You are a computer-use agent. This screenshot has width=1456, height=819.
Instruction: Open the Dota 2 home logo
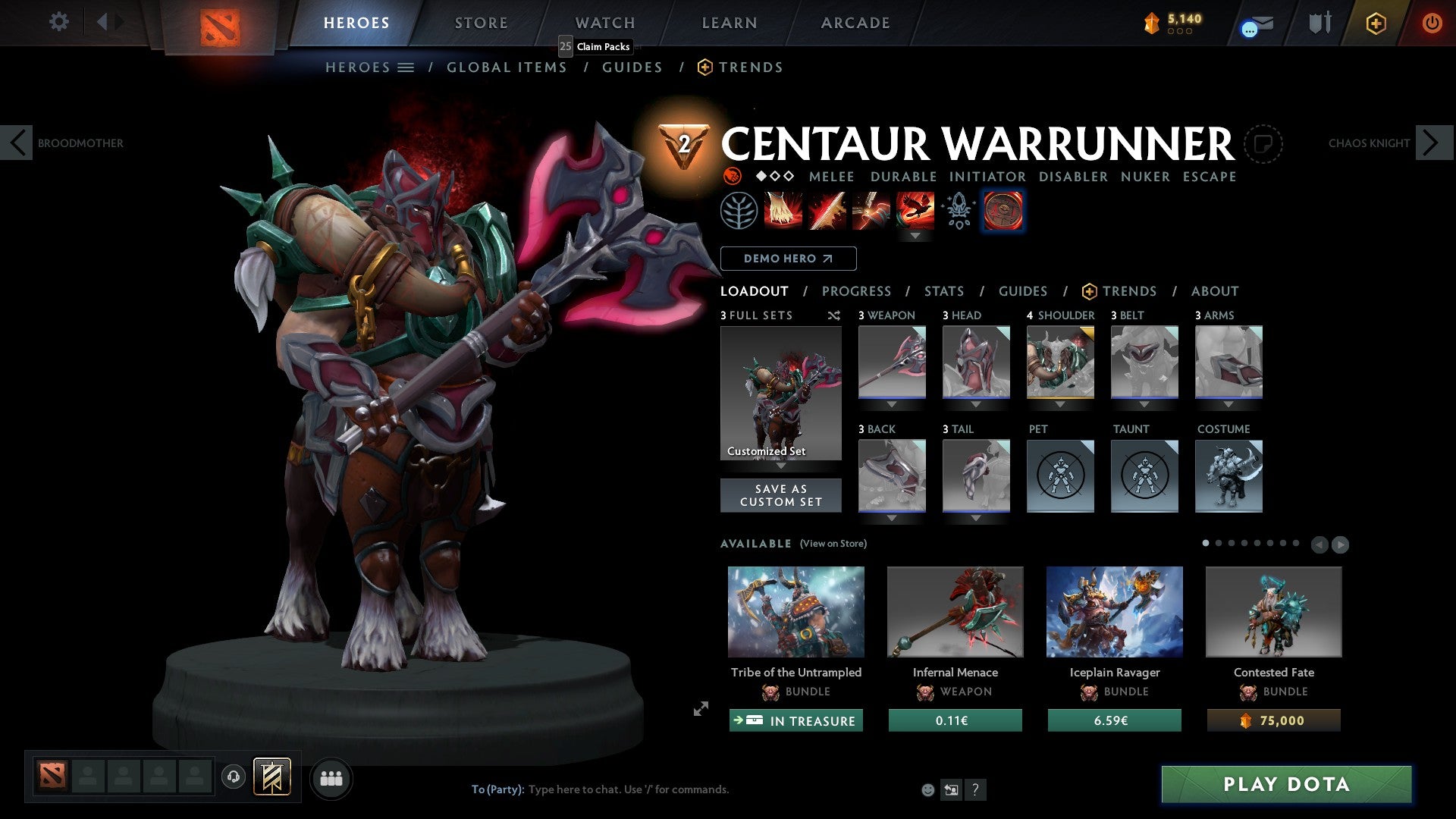[x=222, y=23]
